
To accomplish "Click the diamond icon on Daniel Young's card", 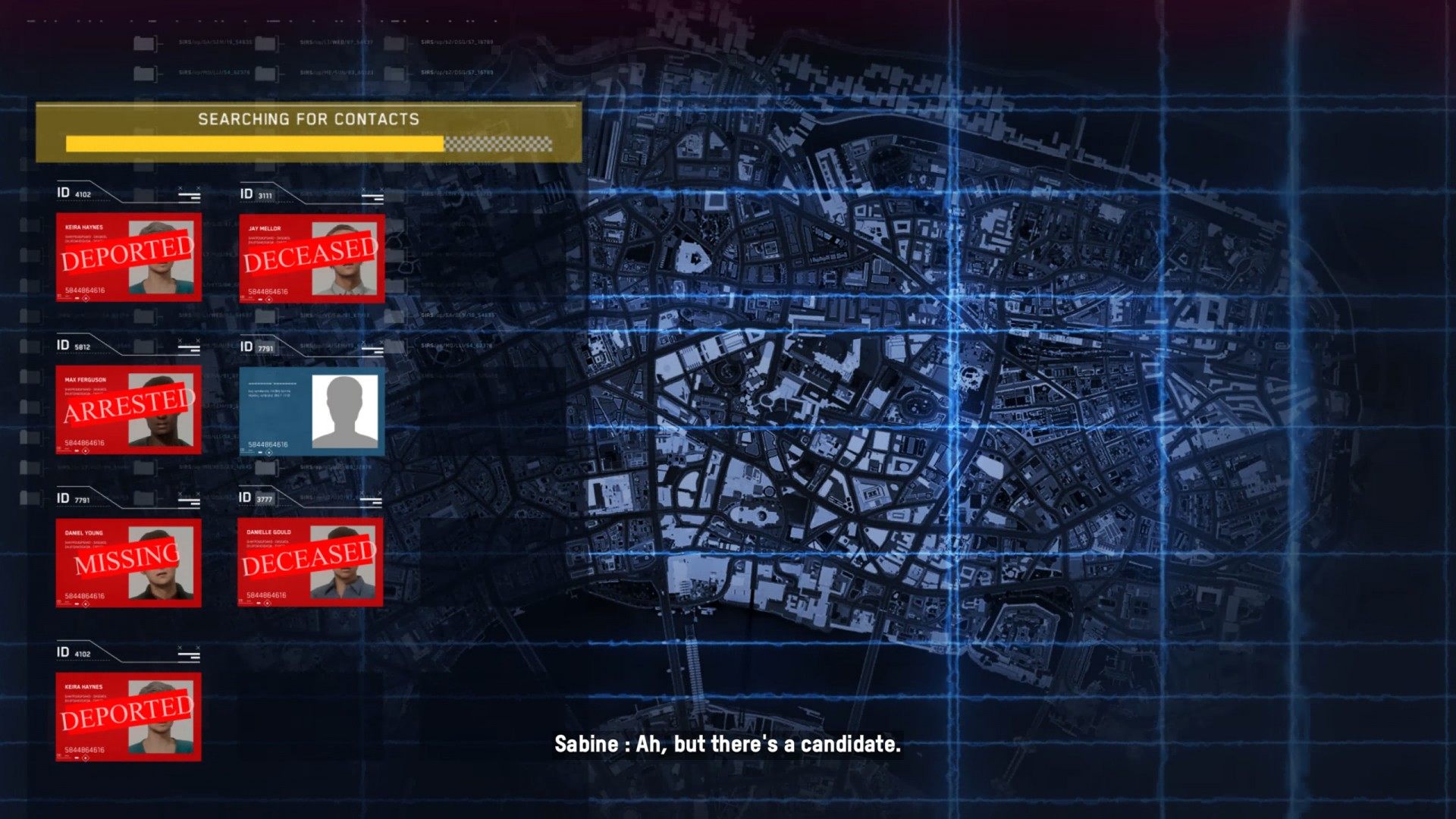I will click(x=86, y=604).
